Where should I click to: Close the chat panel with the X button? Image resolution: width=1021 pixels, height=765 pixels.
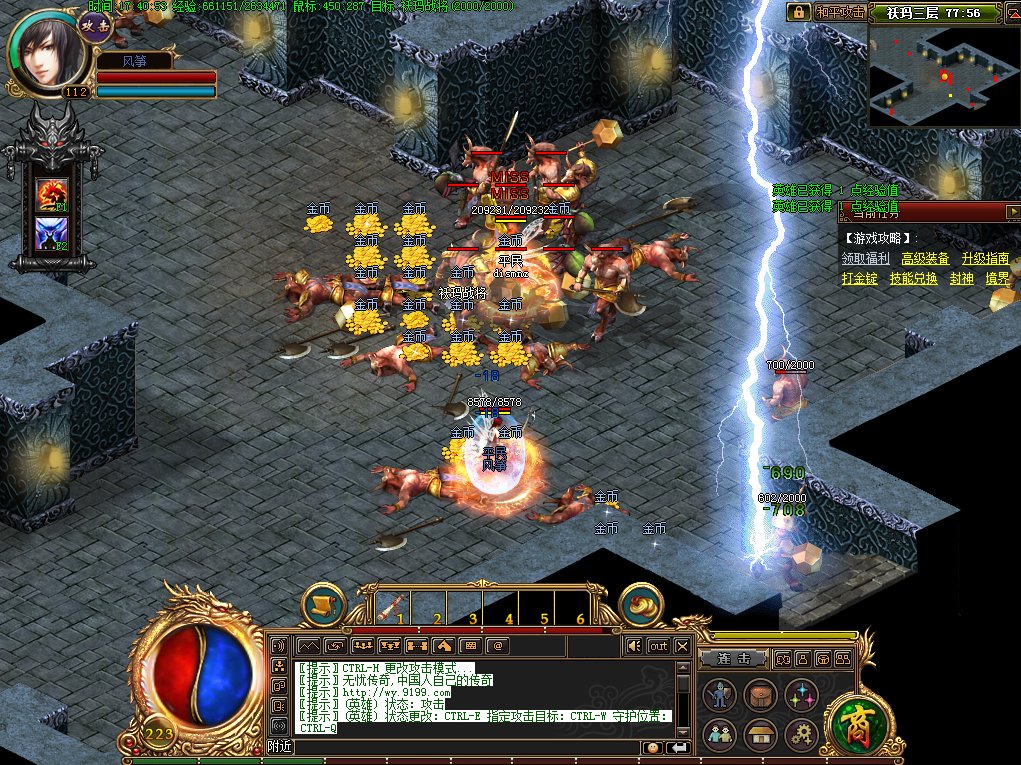(682, 646)
